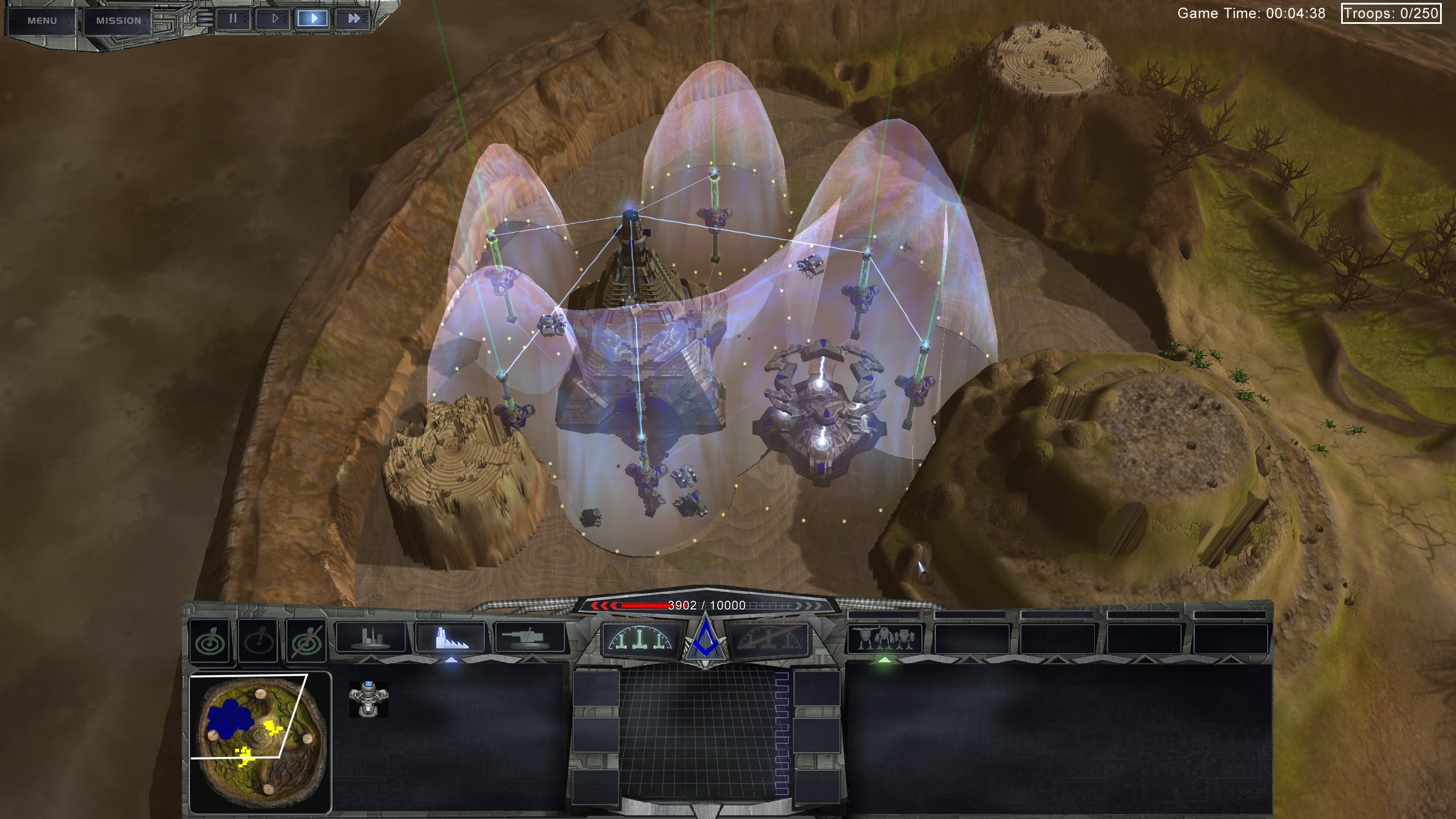Pause the game with the pause control
Screen dimensions: 1456x819
point(233,19)
